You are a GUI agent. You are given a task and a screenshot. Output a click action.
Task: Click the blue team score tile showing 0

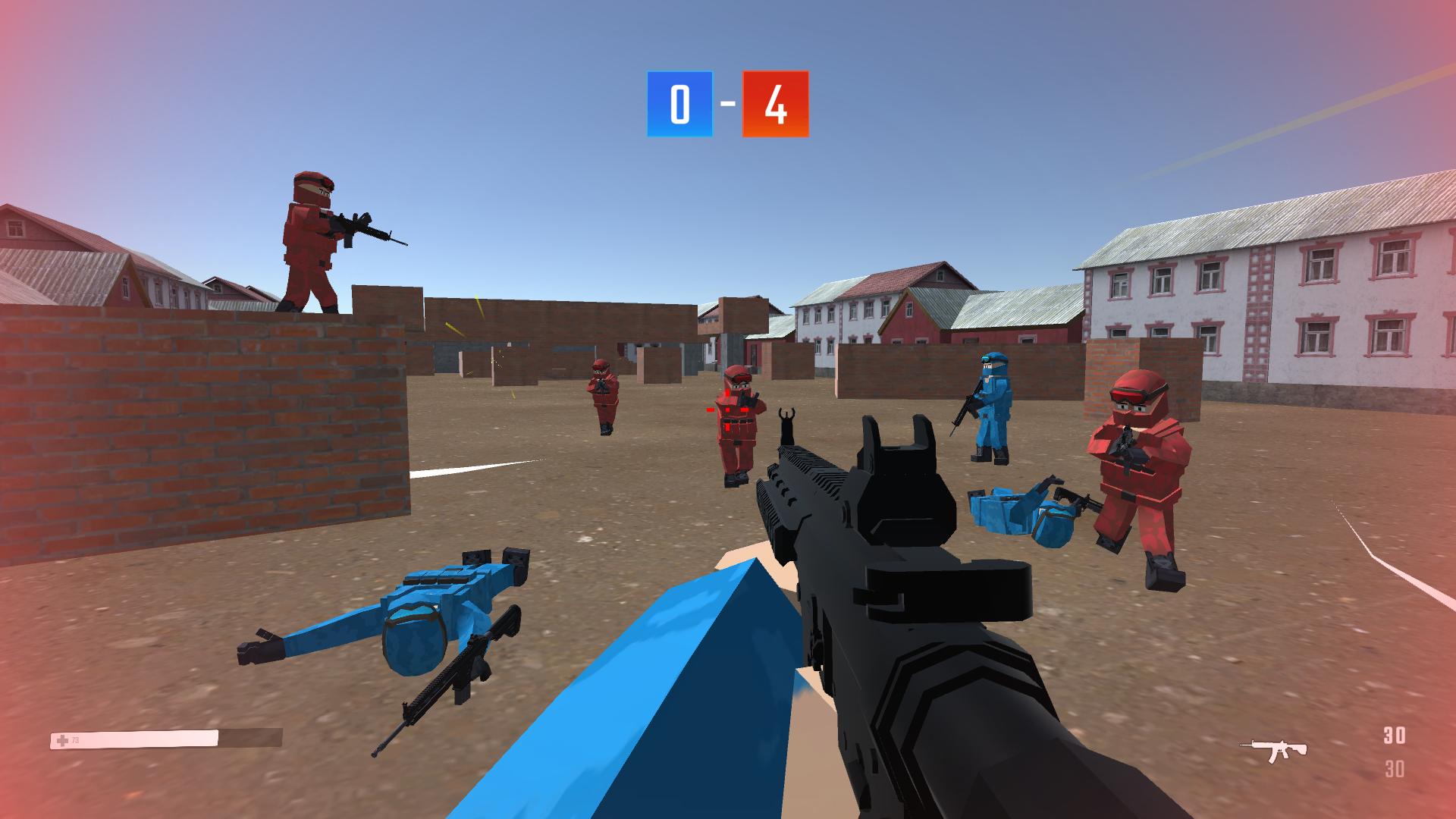pos(679,104)
